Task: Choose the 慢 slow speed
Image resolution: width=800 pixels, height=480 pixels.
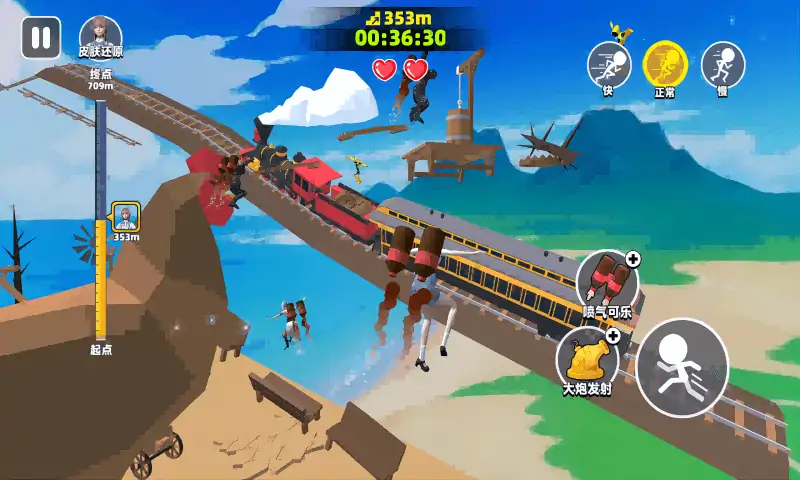Action: [x=722, y=65]
